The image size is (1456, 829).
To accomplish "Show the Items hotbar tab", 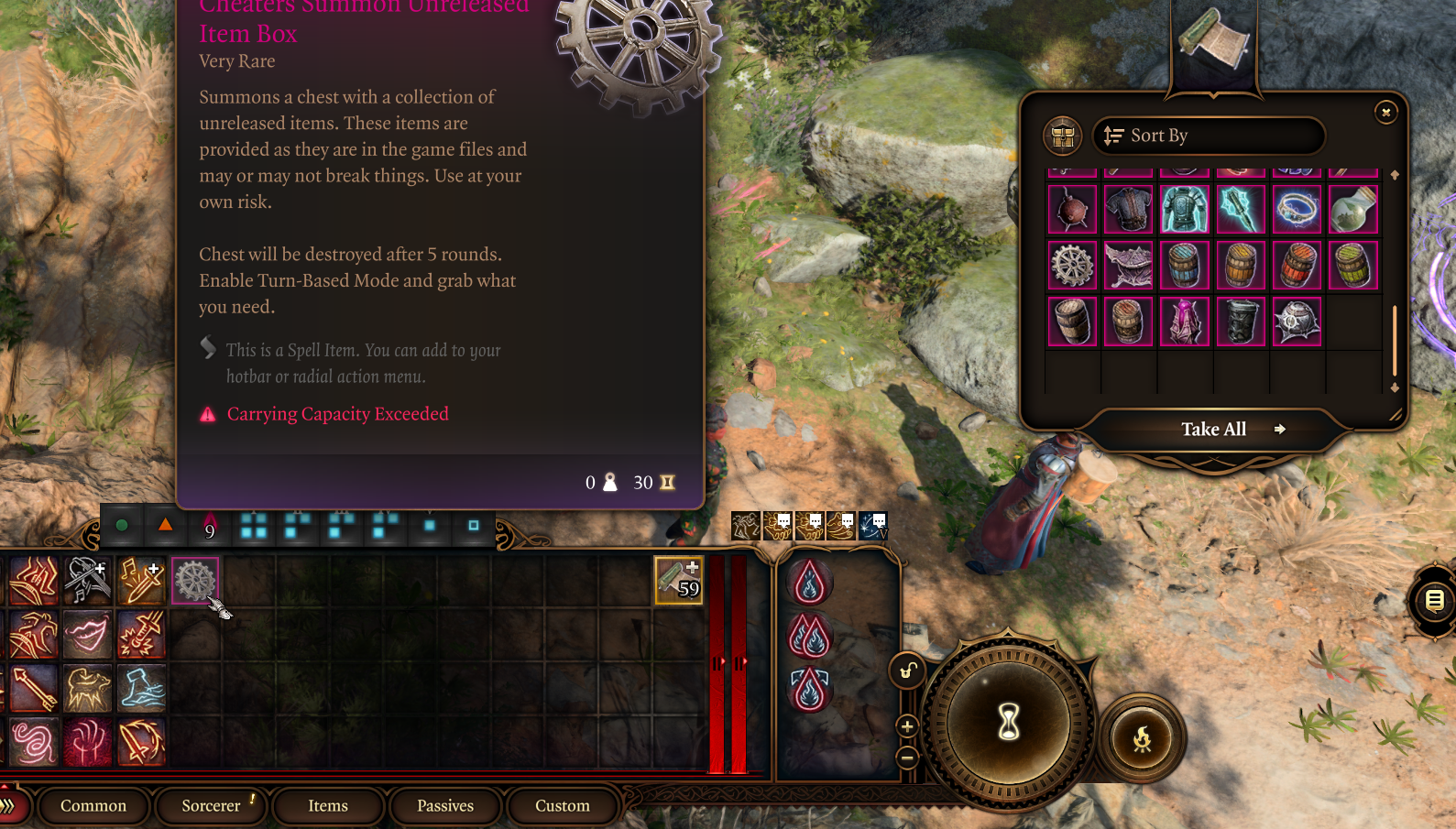I will click(x=328, y=806).
